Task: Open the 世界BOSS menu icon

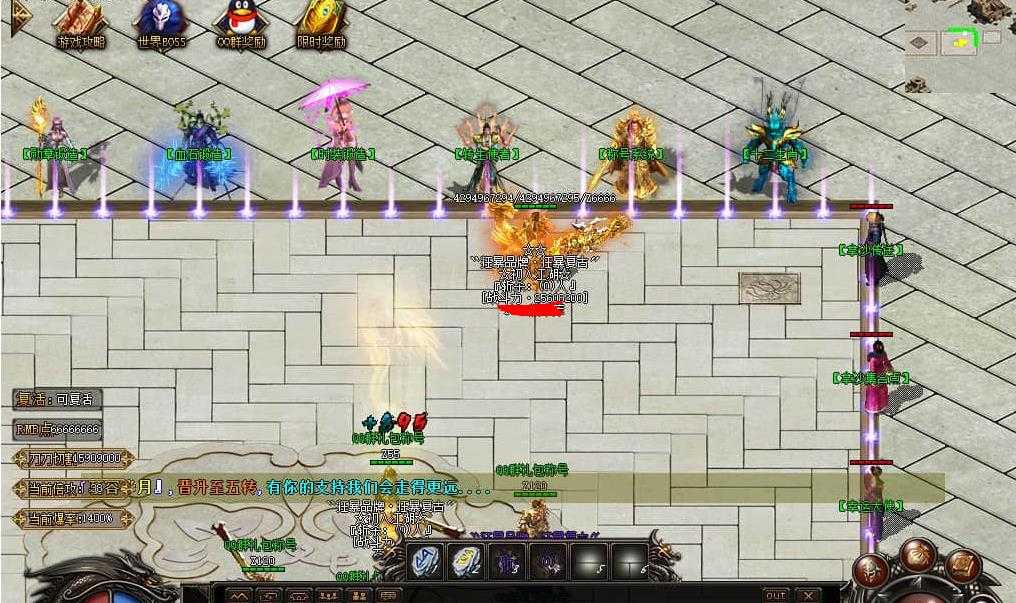Action: tap(161, 23)
